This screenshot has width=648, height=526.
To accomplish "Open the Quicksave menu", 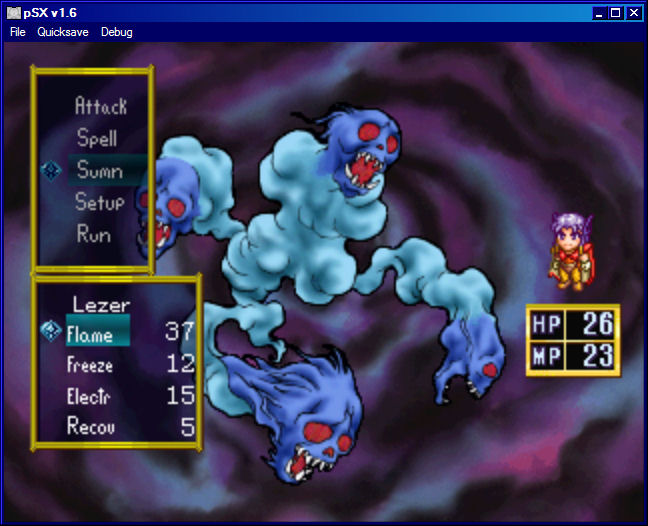I will [63, 32].
